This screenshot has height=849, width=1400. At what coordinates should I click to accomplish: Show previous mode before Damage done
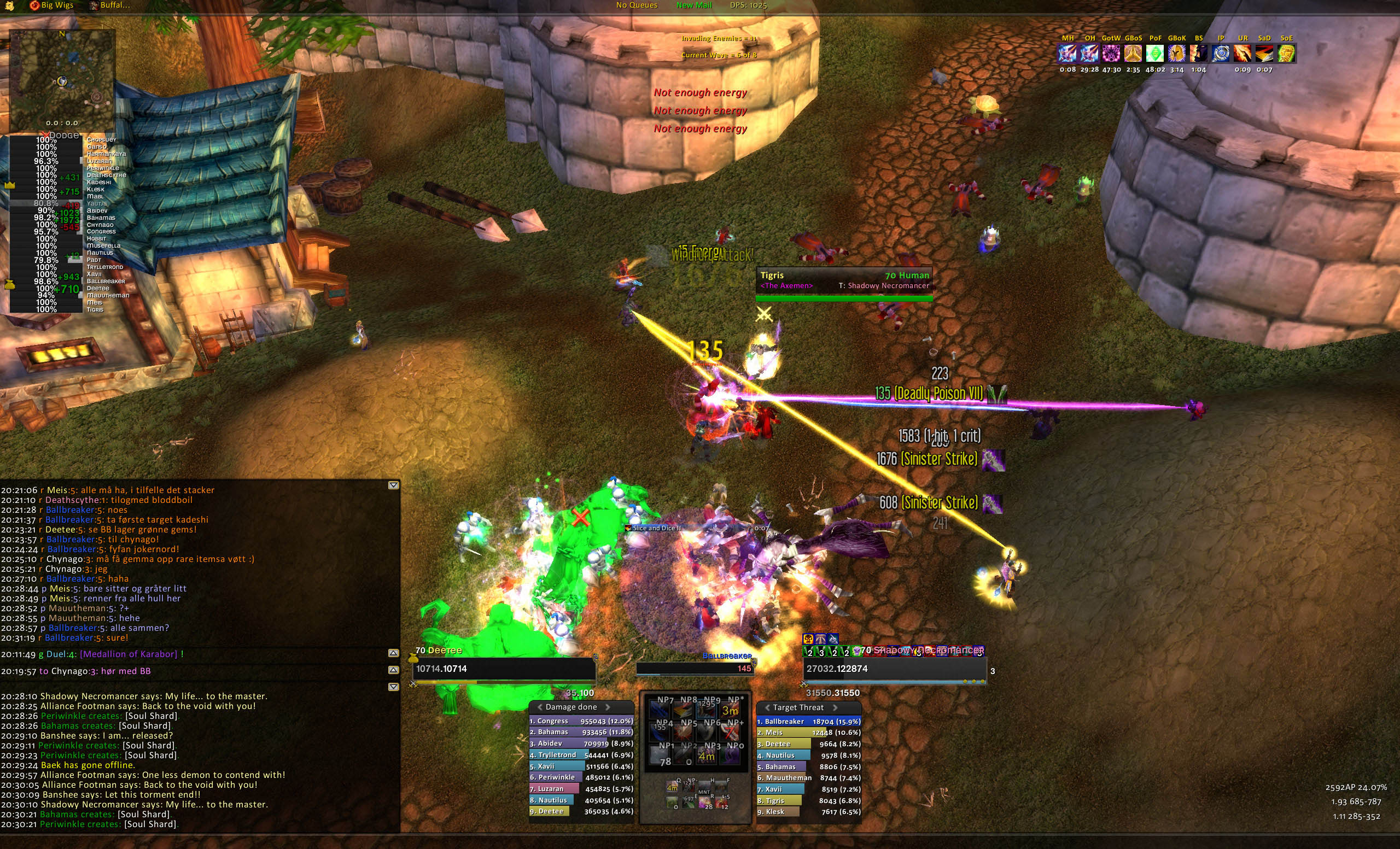coord(540,707)
